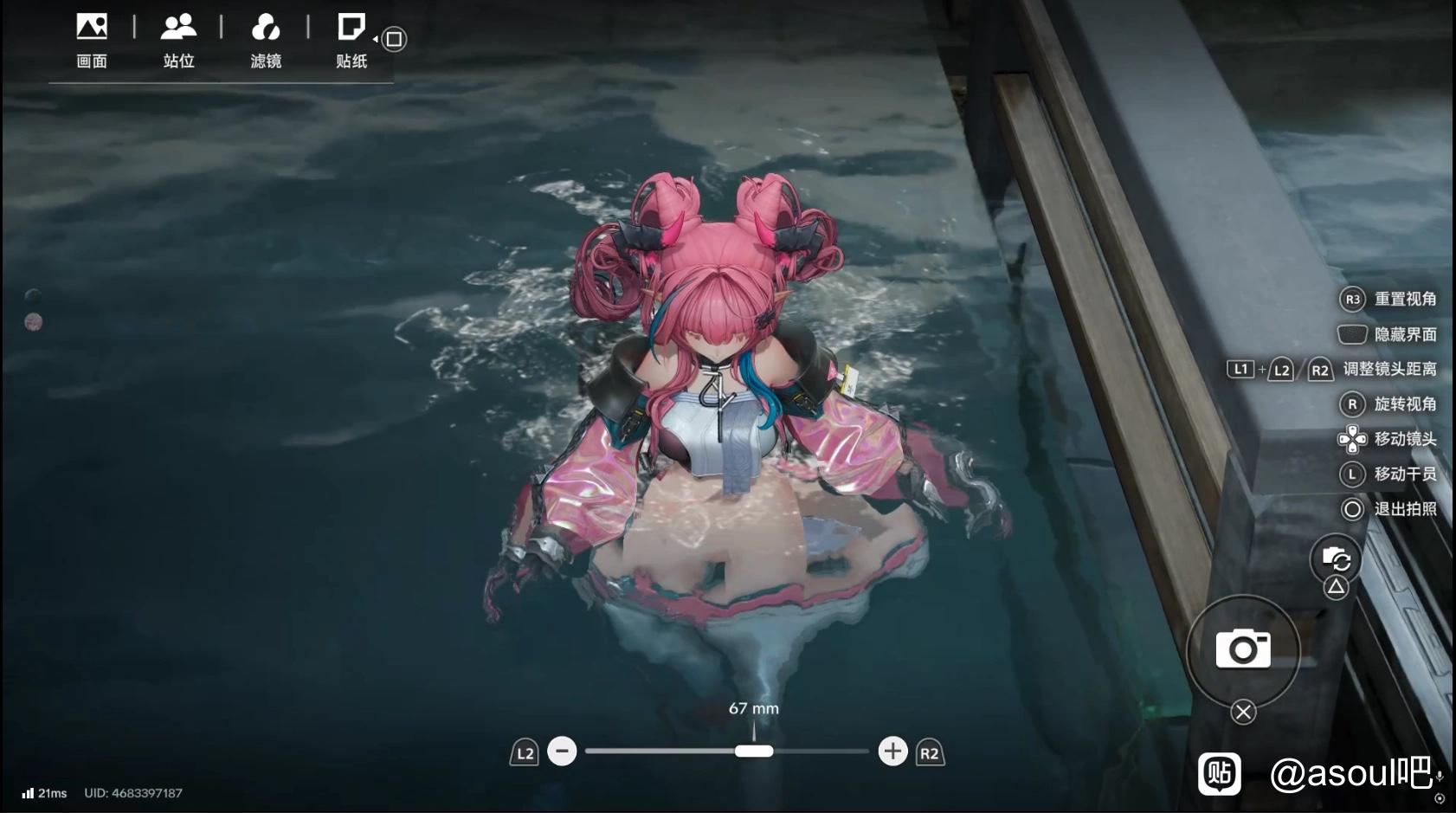Screen dimensions: 1456x813
Task: Select the 滤镜 filter tab
Action: (x=266, y=41)
